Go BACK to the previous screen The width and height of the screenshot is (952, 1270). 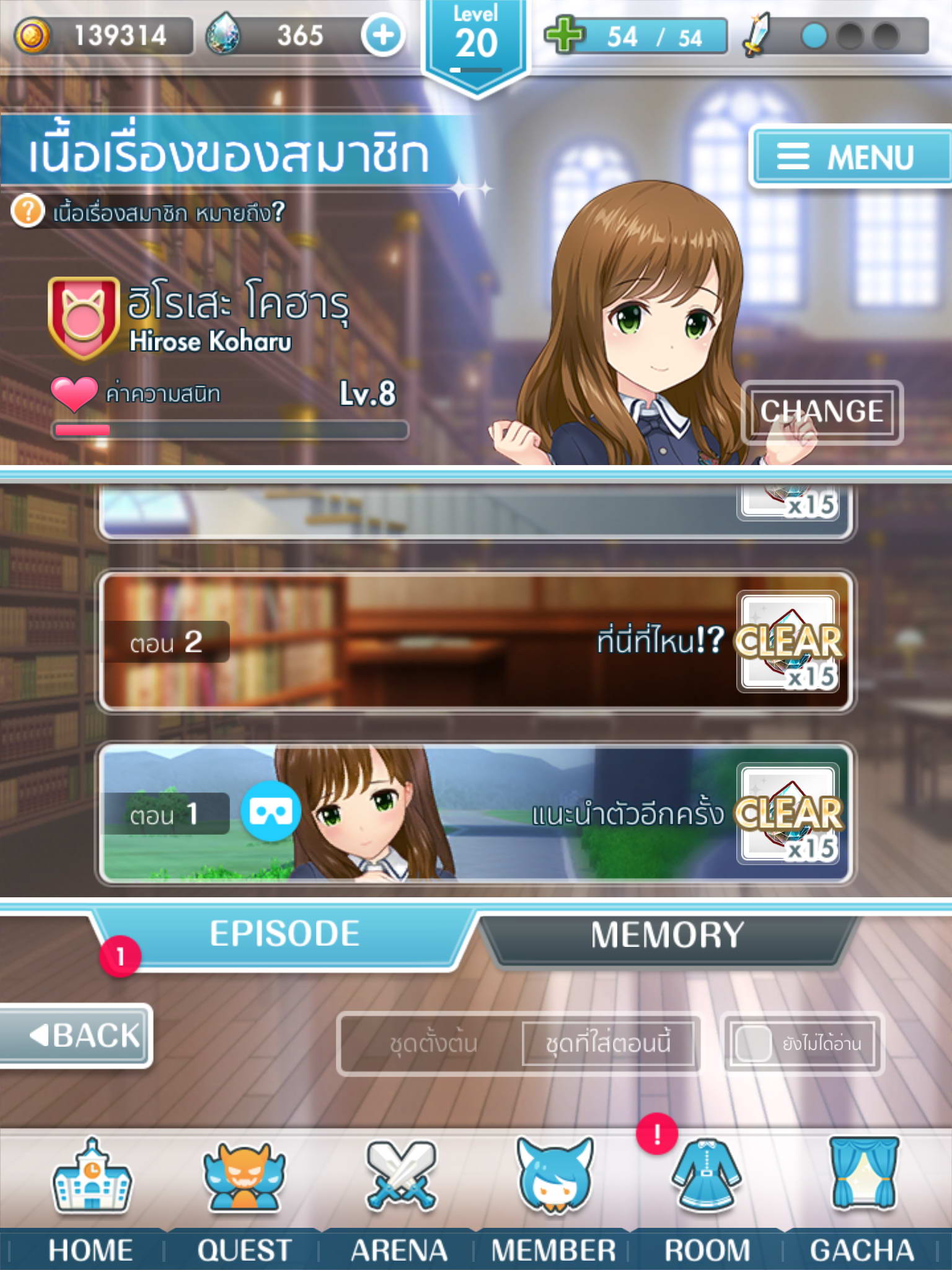pos(76,1035)
